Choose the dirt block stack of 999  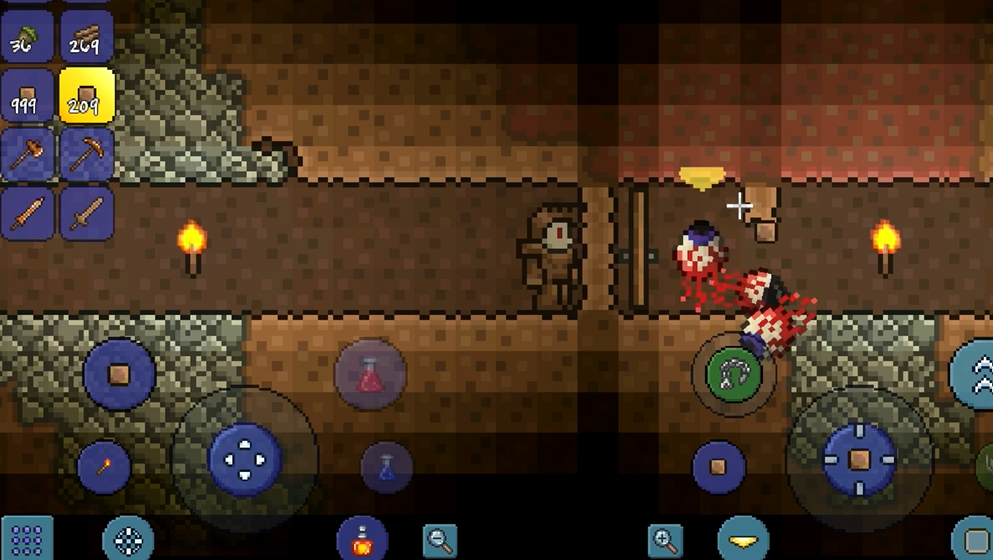coord(27,96)
